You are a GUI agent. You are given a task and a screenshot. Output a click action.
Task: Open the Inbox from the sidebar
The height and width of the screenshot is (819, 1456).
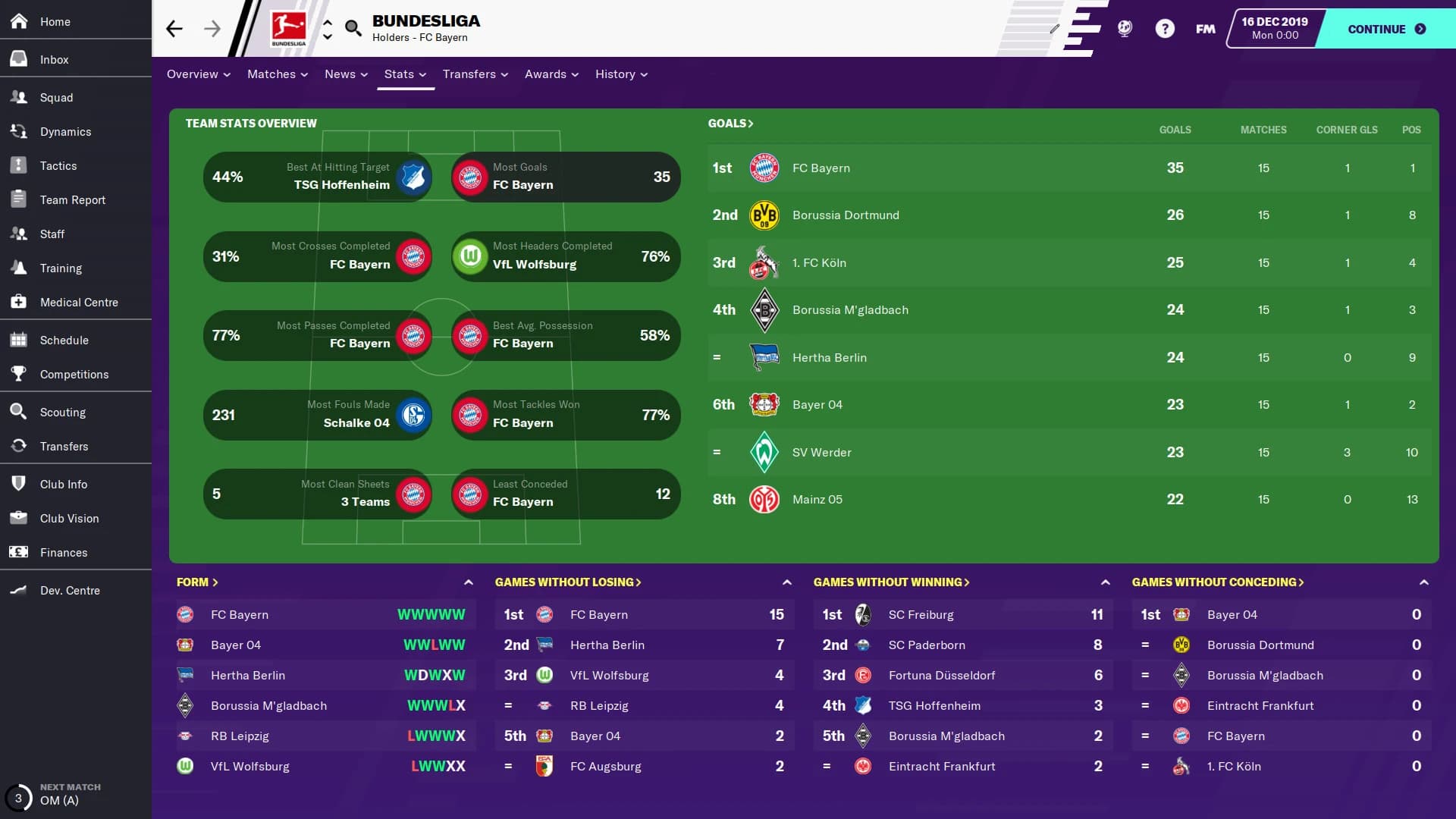coord(54,59)
